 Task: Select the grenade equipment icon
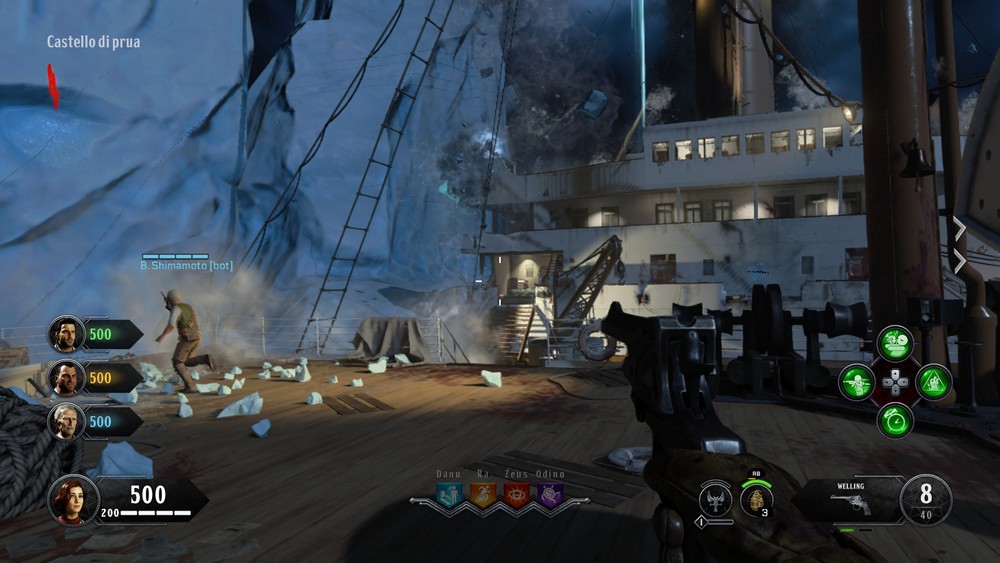click(757, 499)
